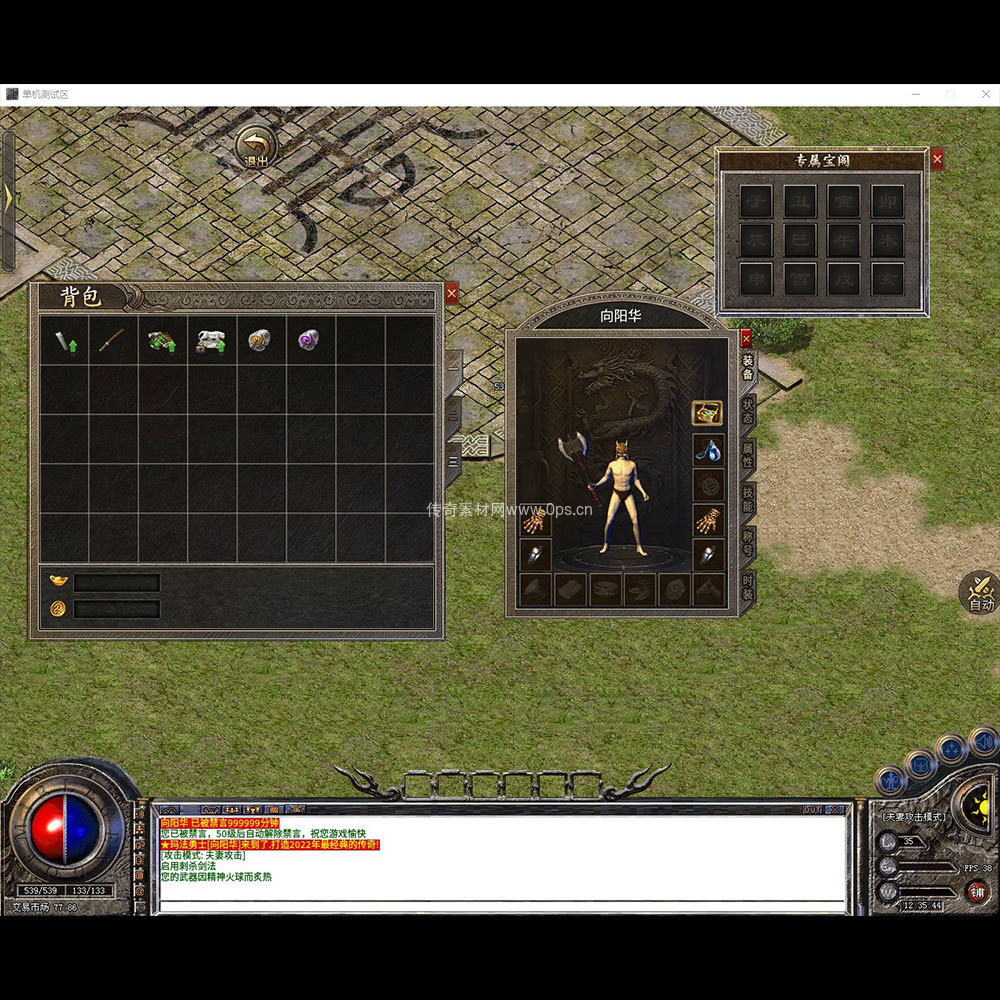Close the 专属宝阁 treasure pavilion panel
1000x1000 pixels.
point(937,159)
